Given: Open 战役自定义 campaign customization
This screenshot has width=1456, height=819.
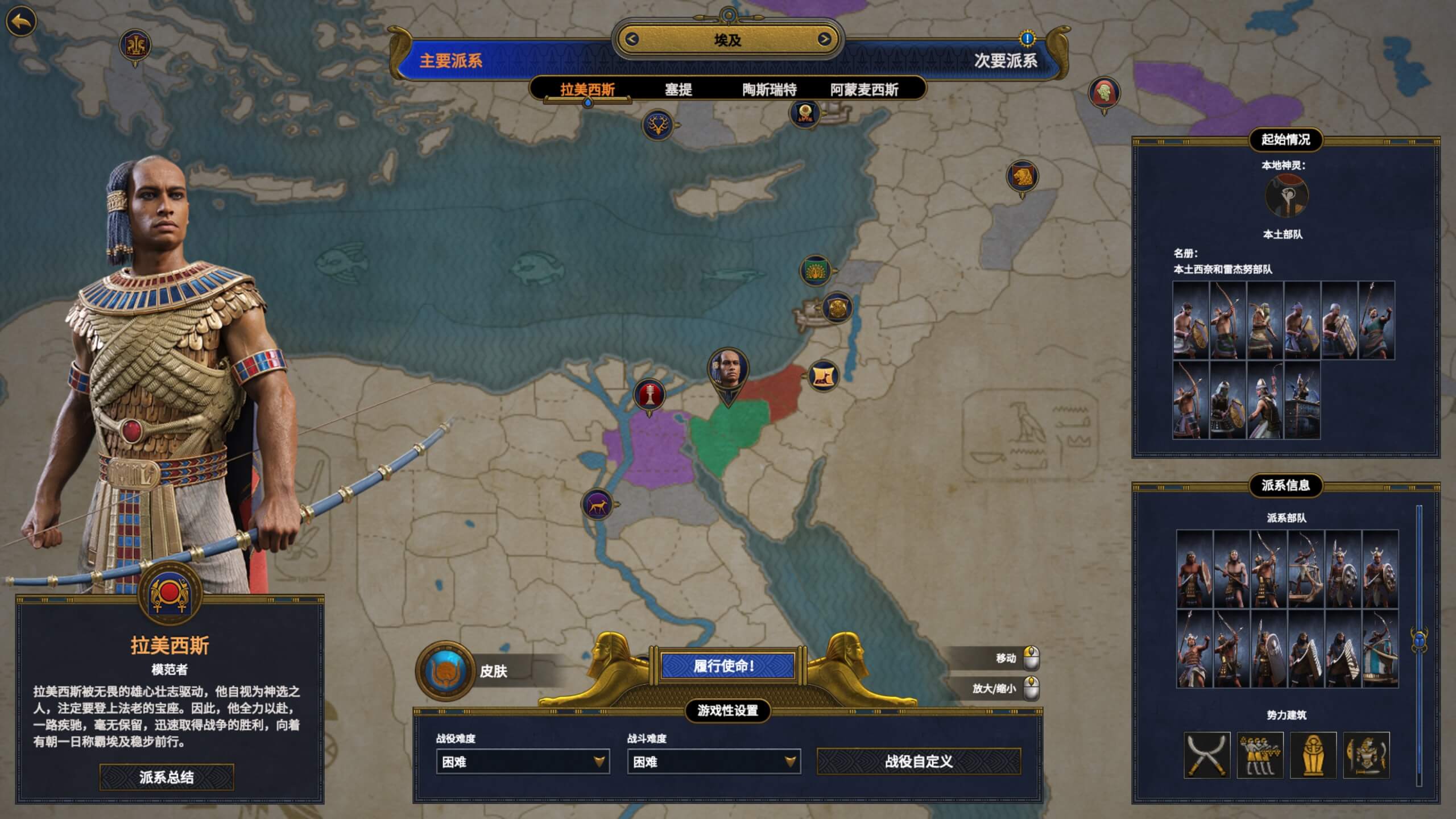Looking at the screenshot, I should click(919, 762).
